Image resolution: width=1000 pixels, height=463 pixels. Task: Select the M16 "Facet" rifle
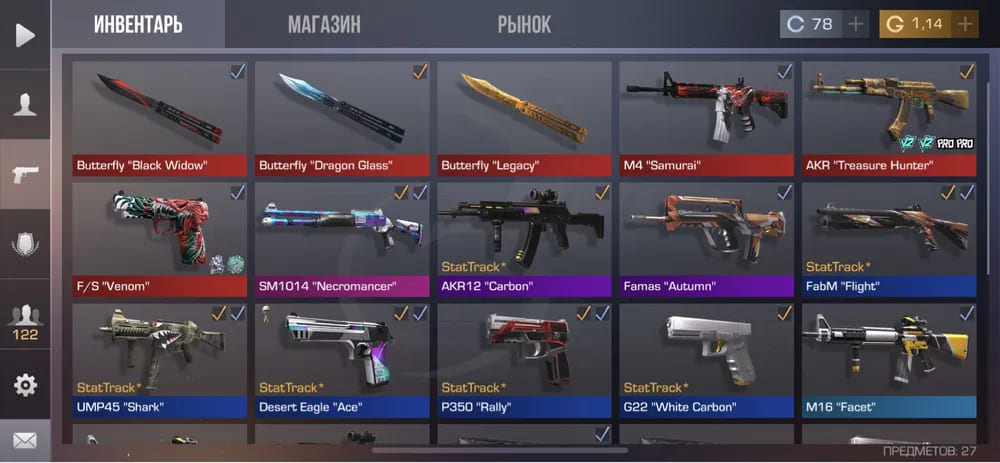[x=889, y=360]
